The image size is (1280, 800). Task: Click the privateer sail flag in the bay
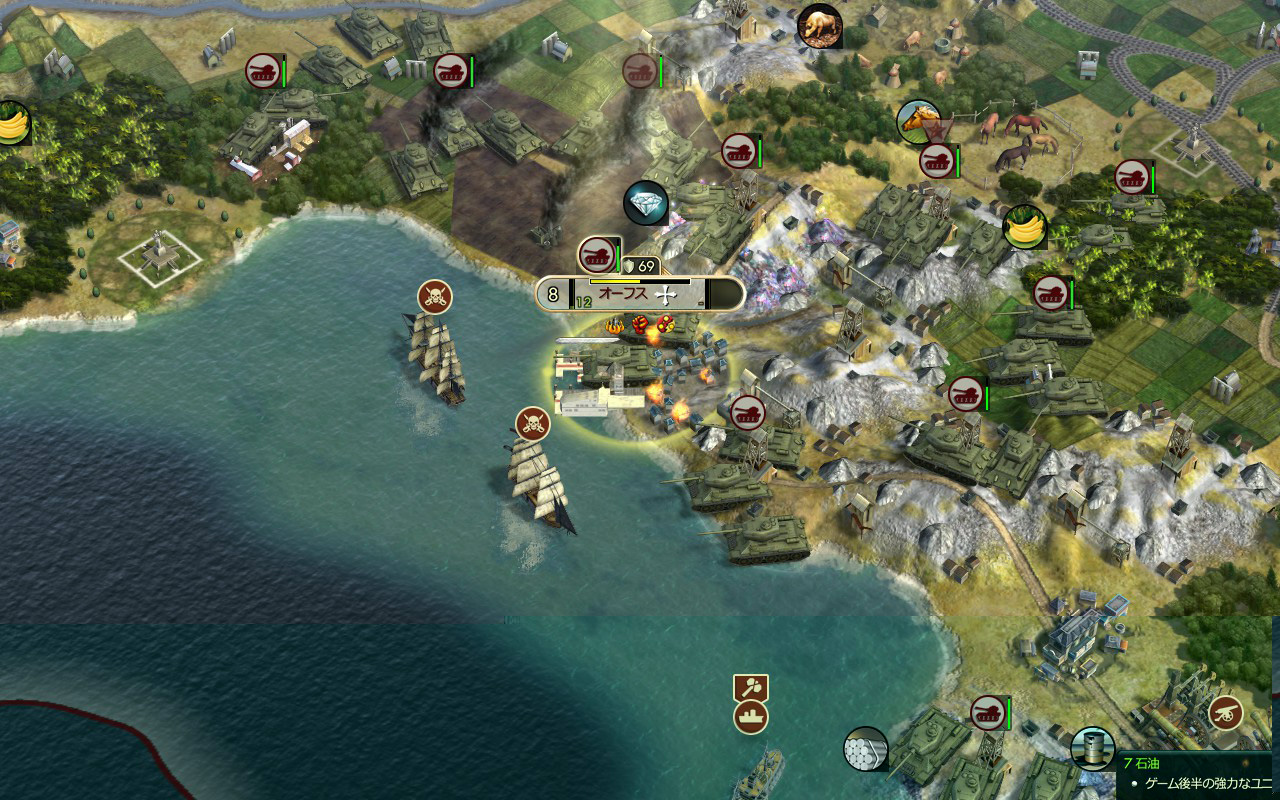434,293
